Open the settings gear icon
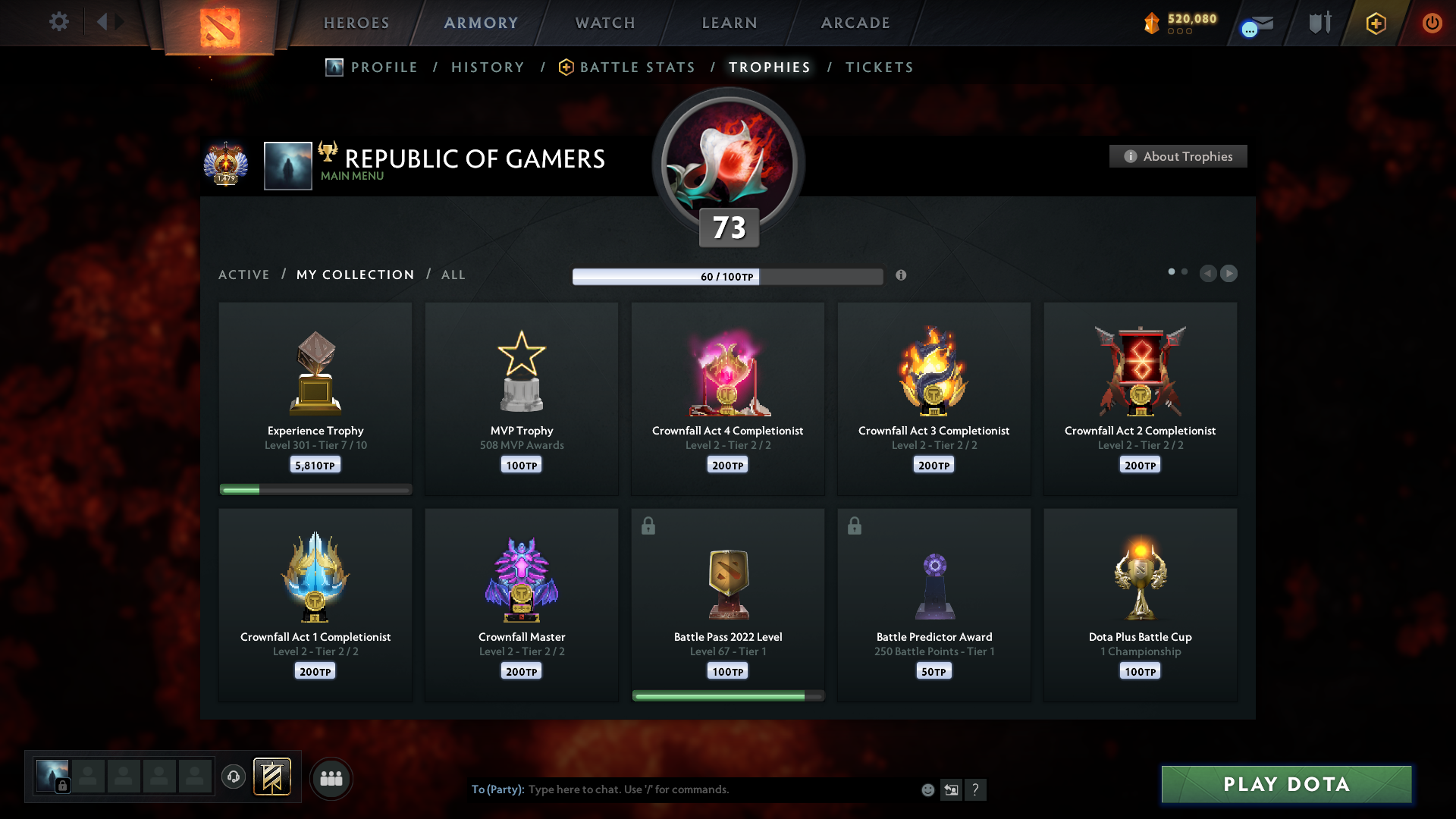Screen dimensions: 1456x819 click(59, 22)
